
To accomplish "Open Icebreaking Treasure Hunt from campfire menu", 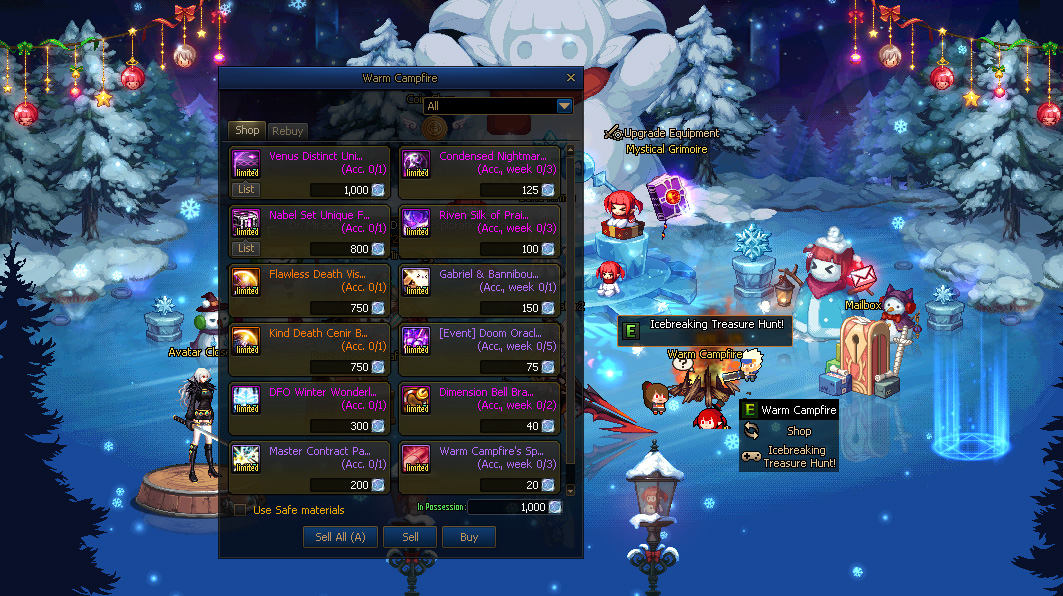I will click(799, 456).
